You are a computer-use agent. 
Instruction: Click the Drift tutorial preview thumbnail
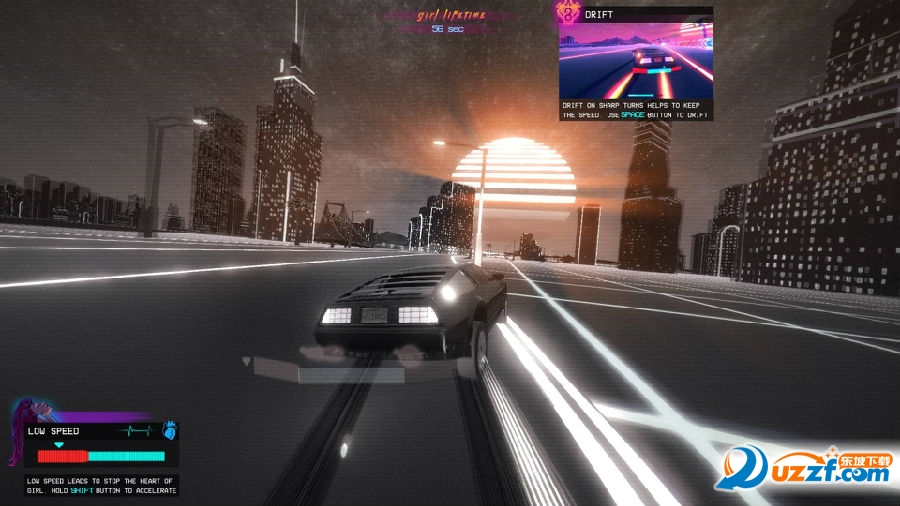click(x=636, y=59)
